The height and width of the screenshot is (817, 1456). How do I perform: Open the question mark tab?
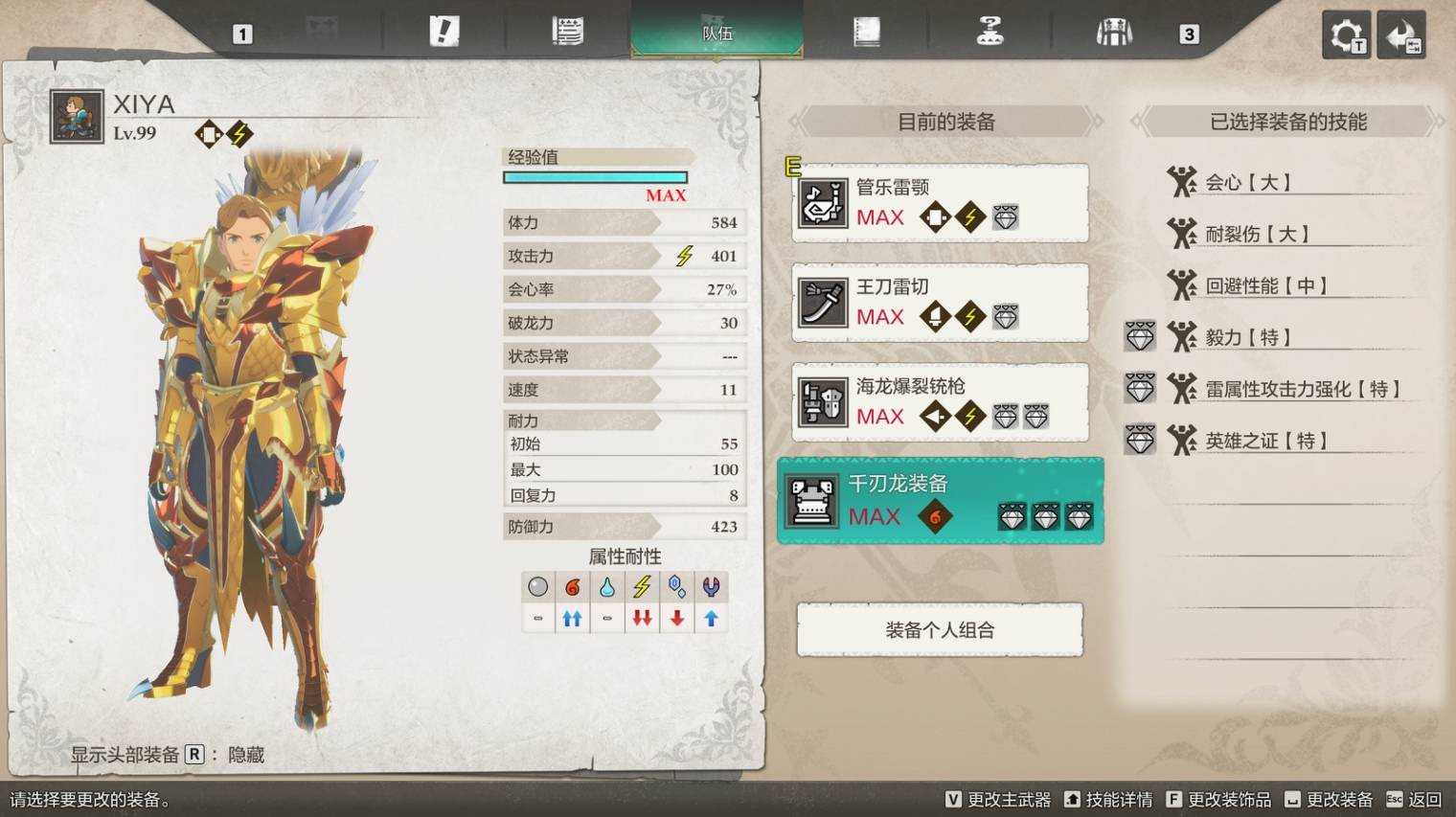tap(990, 32)
